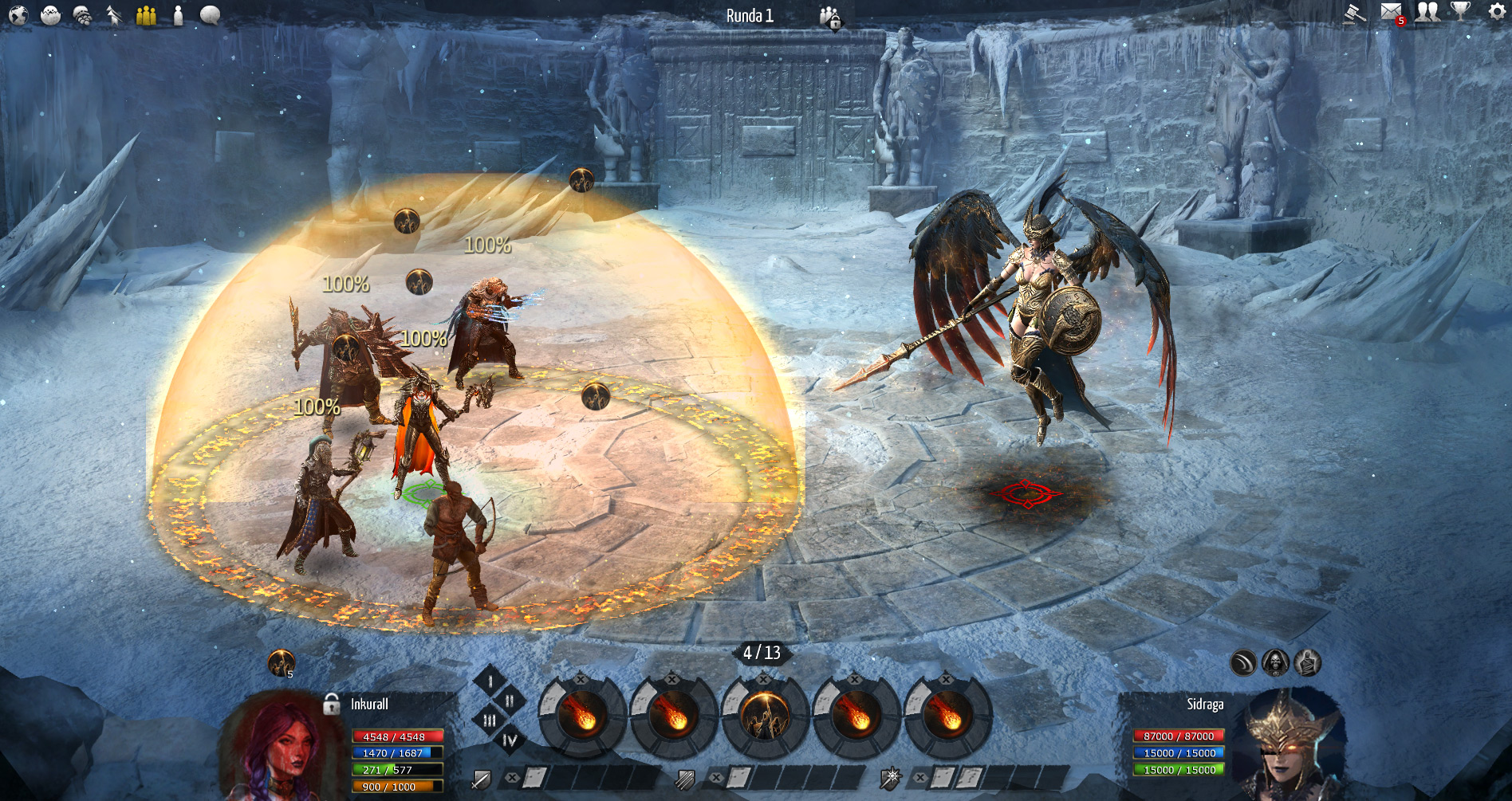Clear the melee sword defense row
This screenshot has height=801, width=1512.
click(x=513, y=777)
